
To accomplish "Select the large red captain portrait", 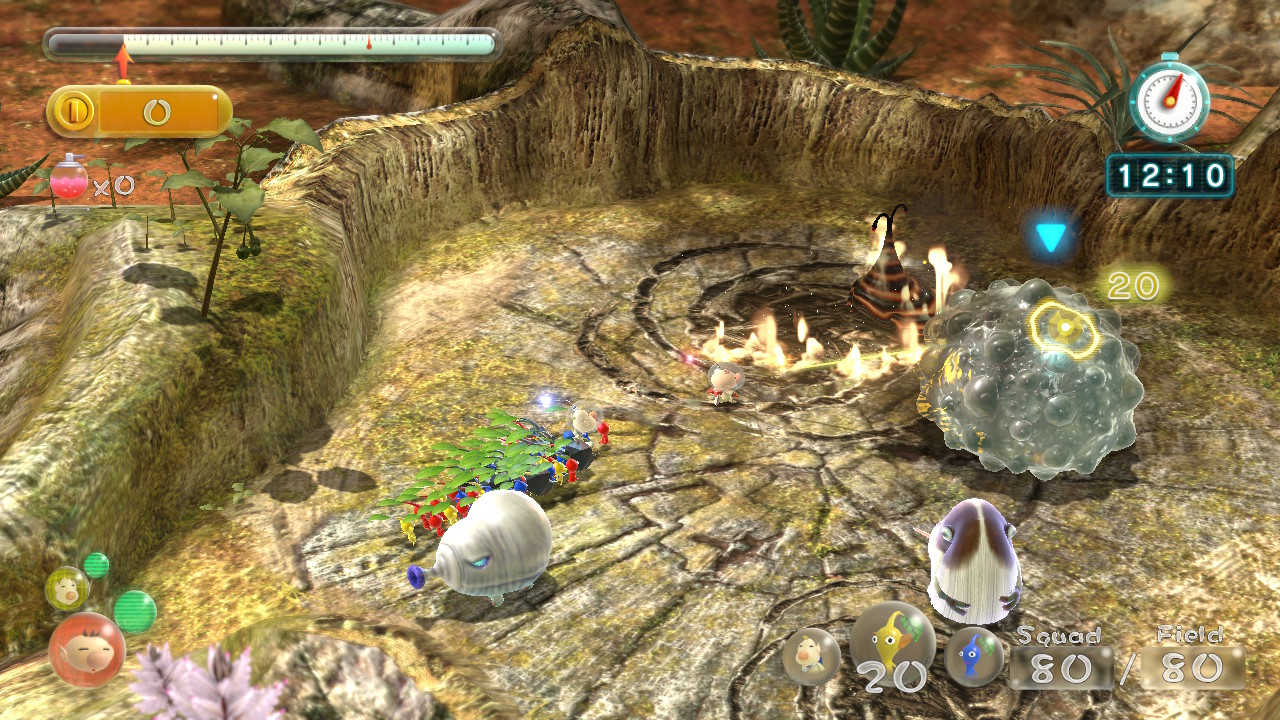I will click(87, 649).
